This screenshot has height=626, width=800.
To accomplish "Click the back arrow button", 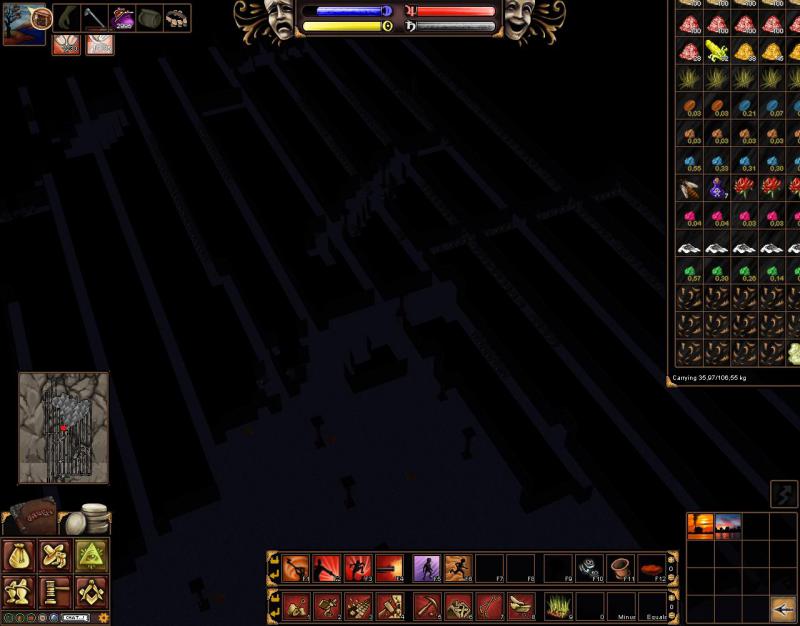I will click(783, 607).
